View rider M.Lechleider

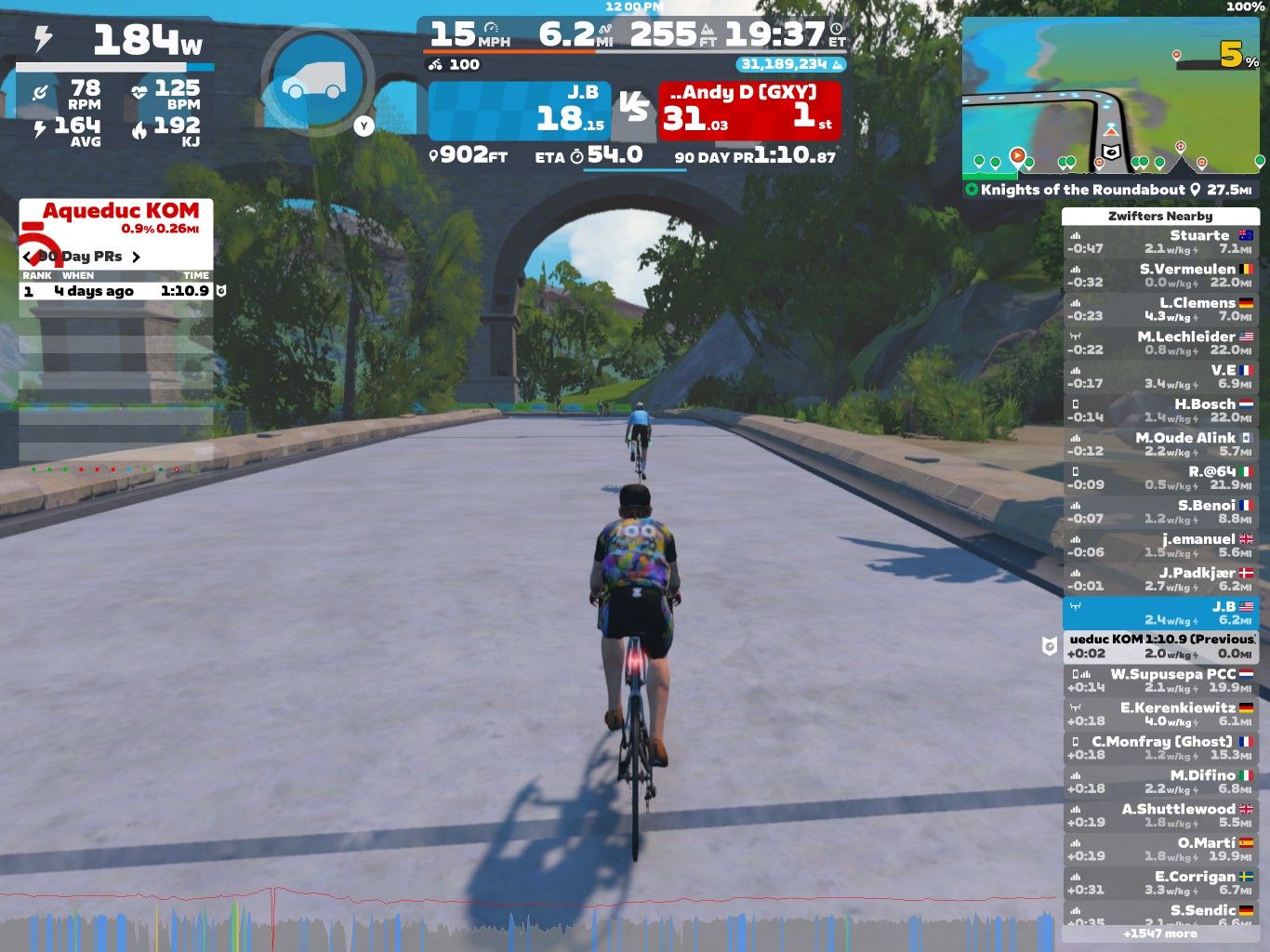(x=1160, y=343)
